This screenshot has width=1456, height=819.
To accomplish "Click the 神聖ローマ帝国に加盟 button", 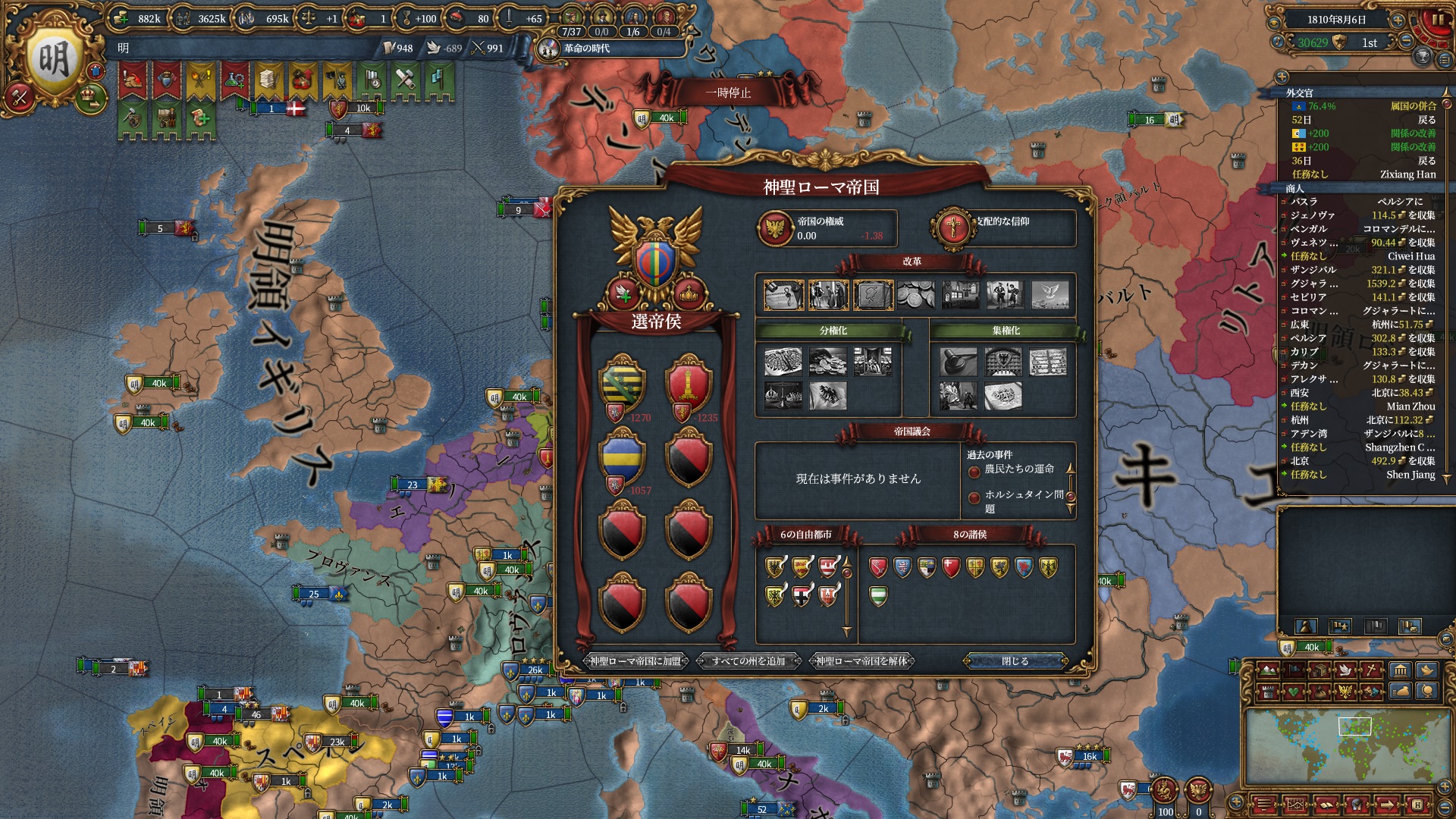I will 635,661.
